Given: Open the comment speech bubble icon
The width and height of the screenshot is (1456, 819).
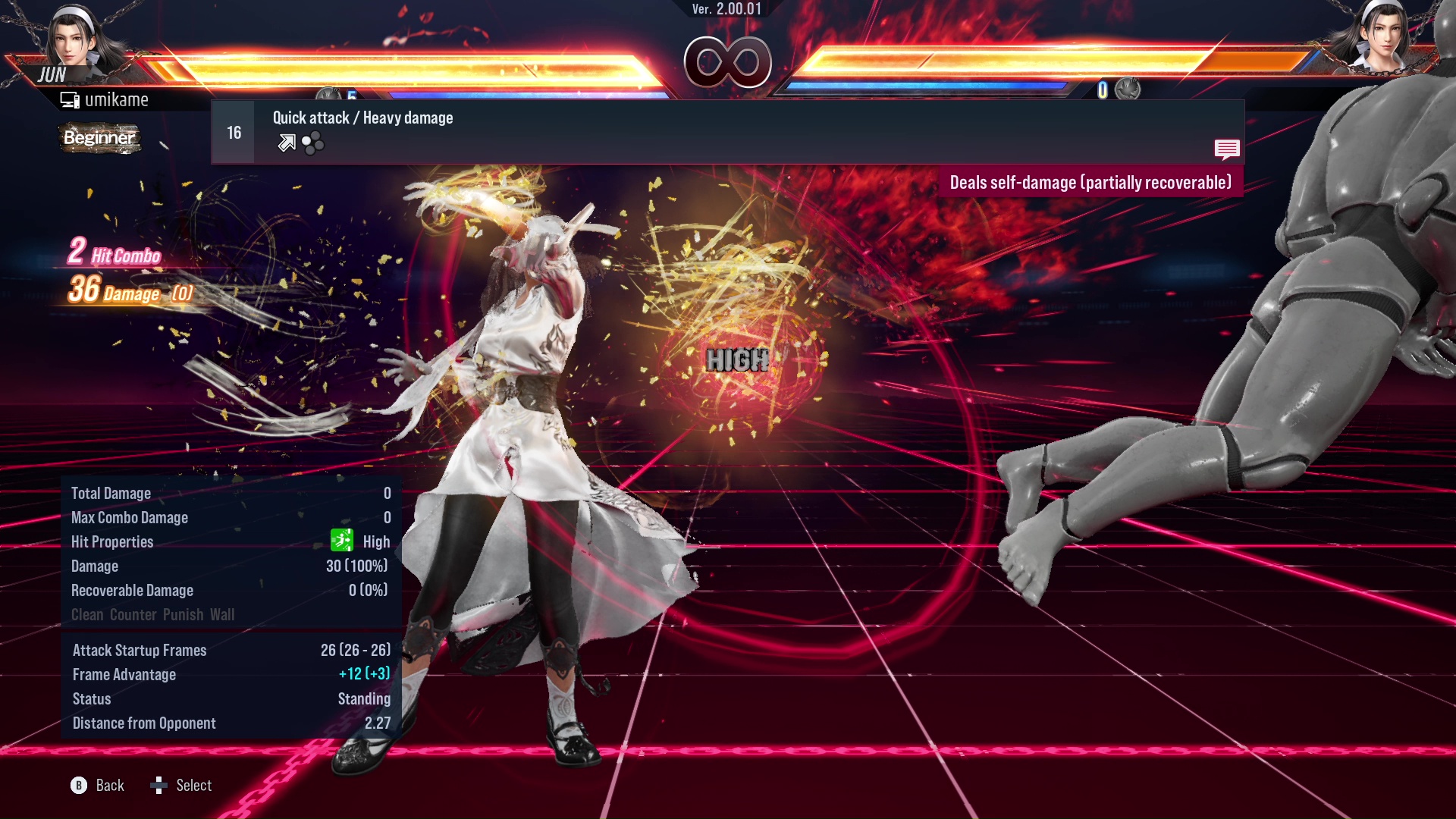Looking at the screenshot, I should pyautogui.click(x=1227, y=149).
